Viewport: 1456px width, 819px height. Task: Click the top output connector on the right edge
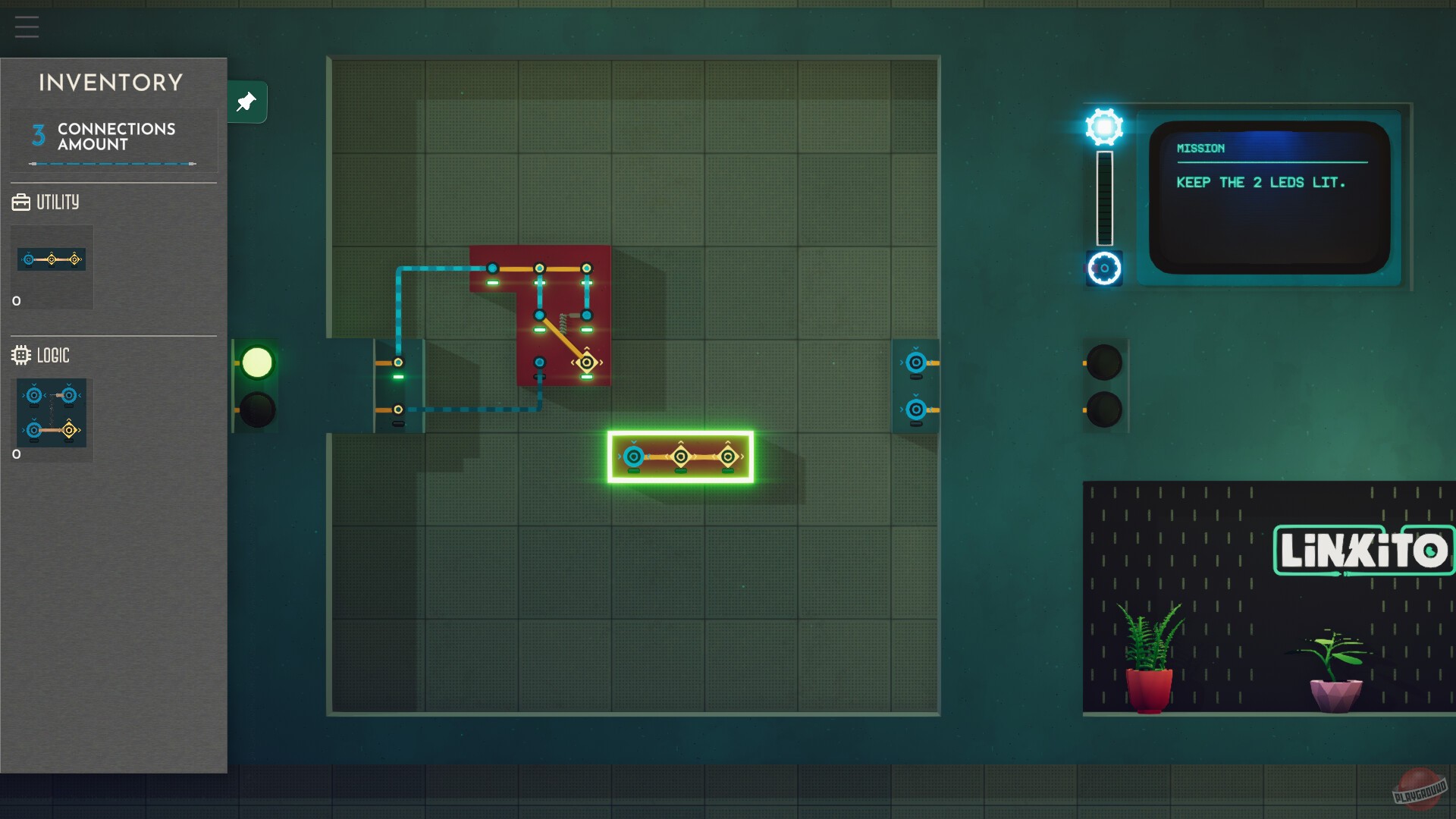pyautogui.click(x=915, y=361)
